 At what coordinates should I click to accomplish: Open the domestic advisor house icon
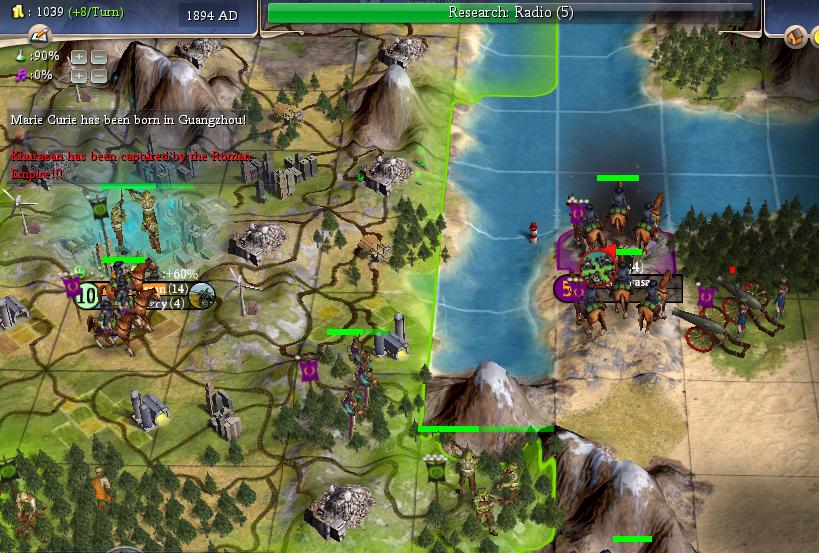pyautogui.click(x=796, y=36)
